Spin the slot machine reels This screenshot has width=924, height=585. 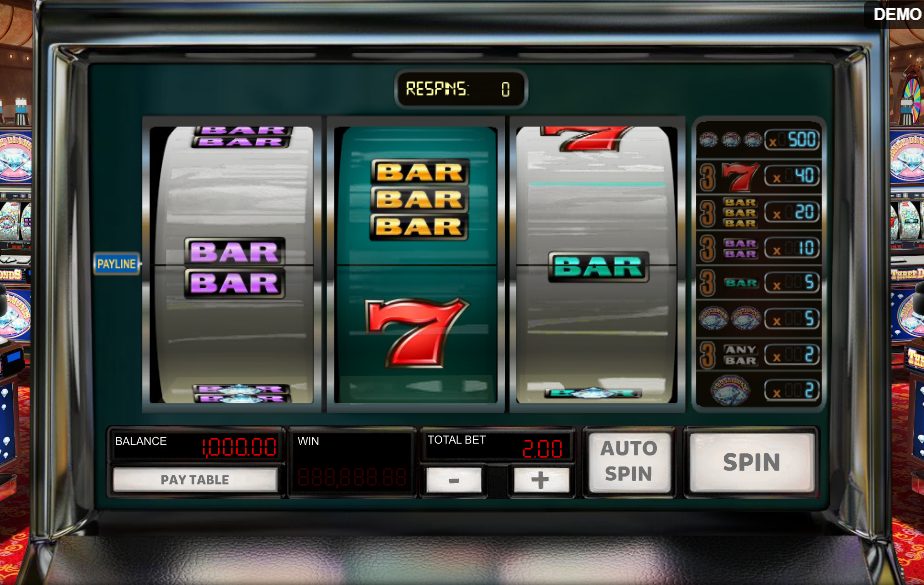751,462
